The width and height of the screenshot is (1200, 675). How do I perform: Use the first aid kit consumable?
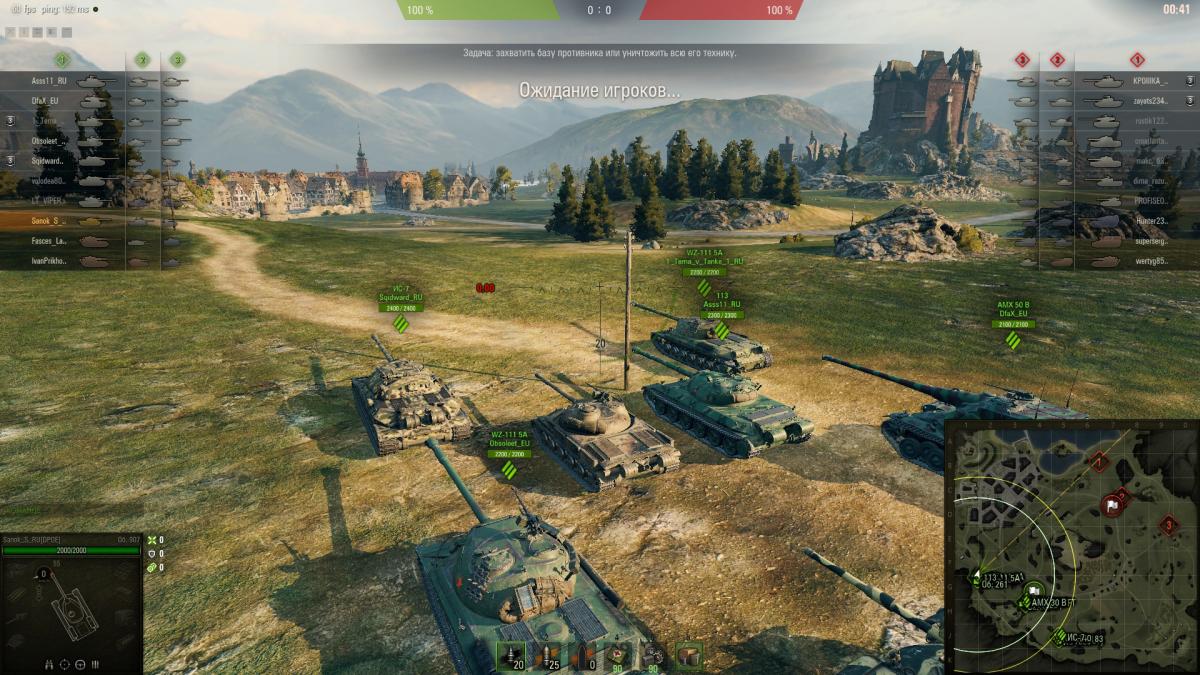[621, 656]
